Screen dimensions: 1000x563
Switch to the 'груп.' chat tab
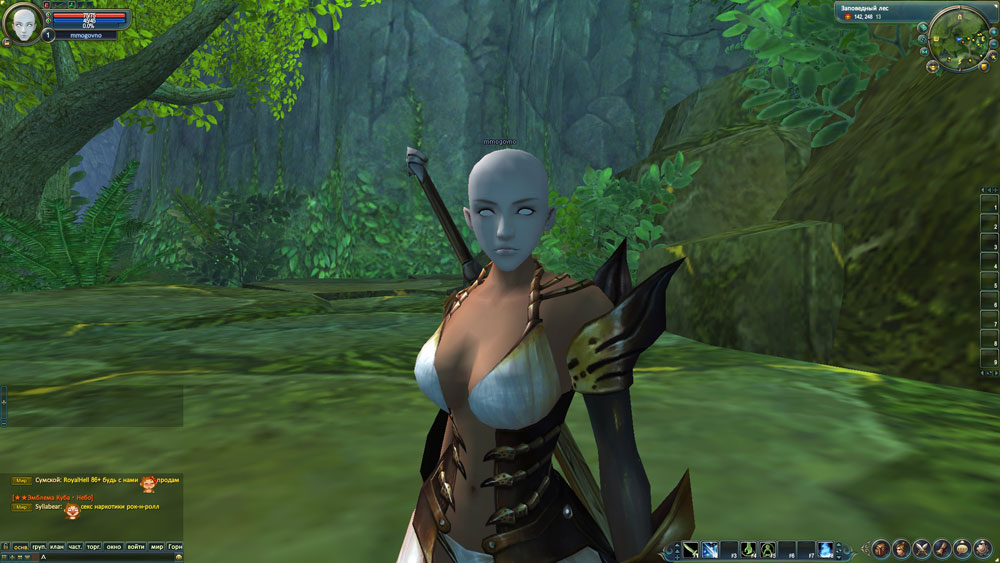click(x=39, y=547)
